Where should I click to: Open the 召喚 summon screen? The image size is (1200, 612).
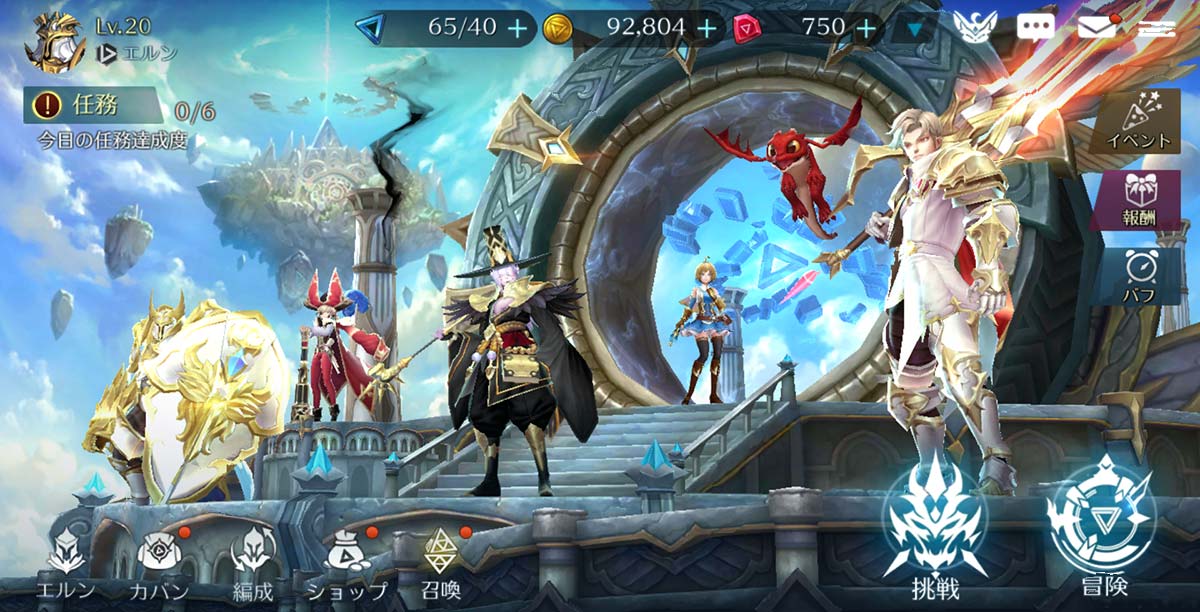441,565
